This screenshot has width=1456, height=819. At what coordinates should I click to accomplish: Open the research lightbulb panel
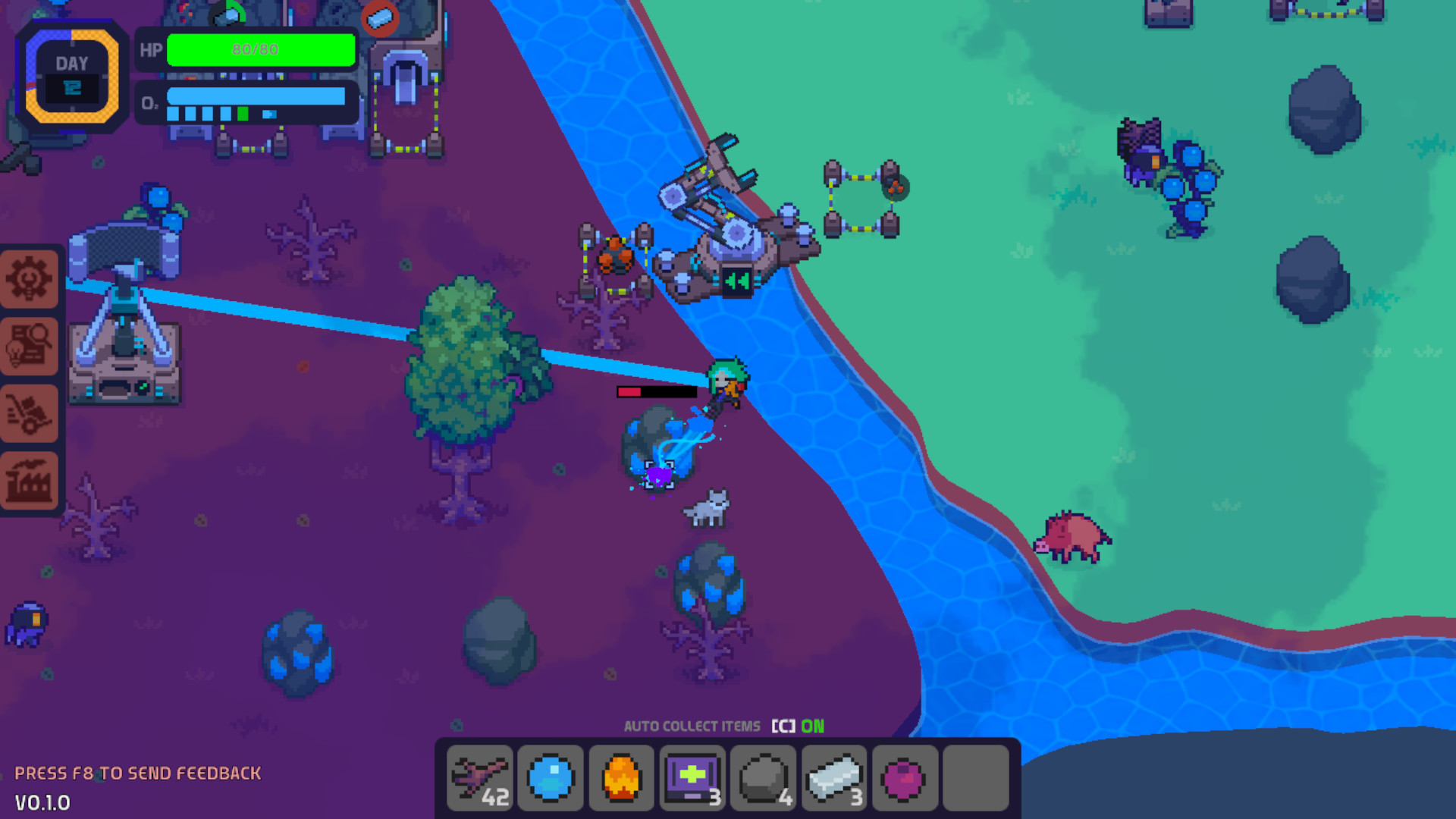point(30,347)
